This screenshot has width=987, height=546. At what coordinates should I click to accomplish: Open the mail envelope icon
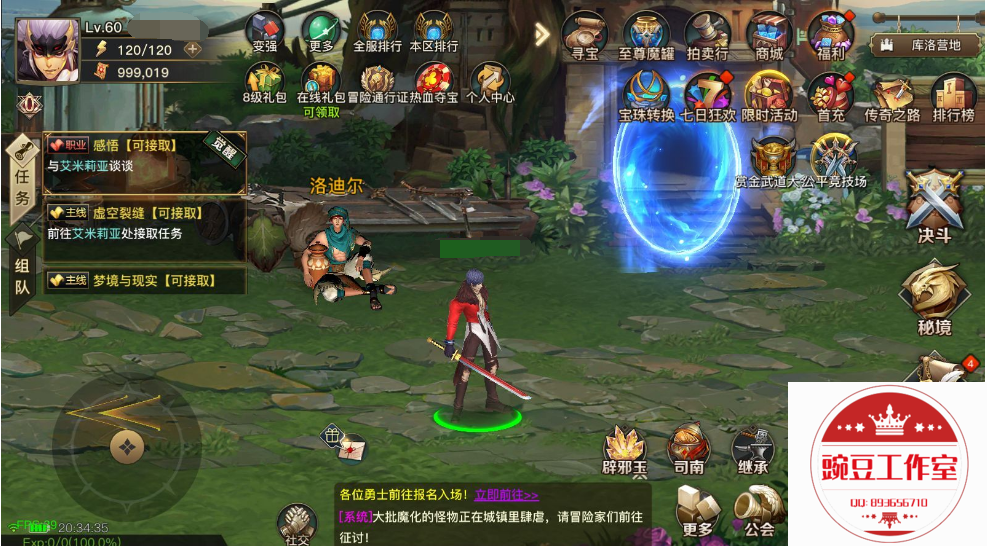click(350, 450)
